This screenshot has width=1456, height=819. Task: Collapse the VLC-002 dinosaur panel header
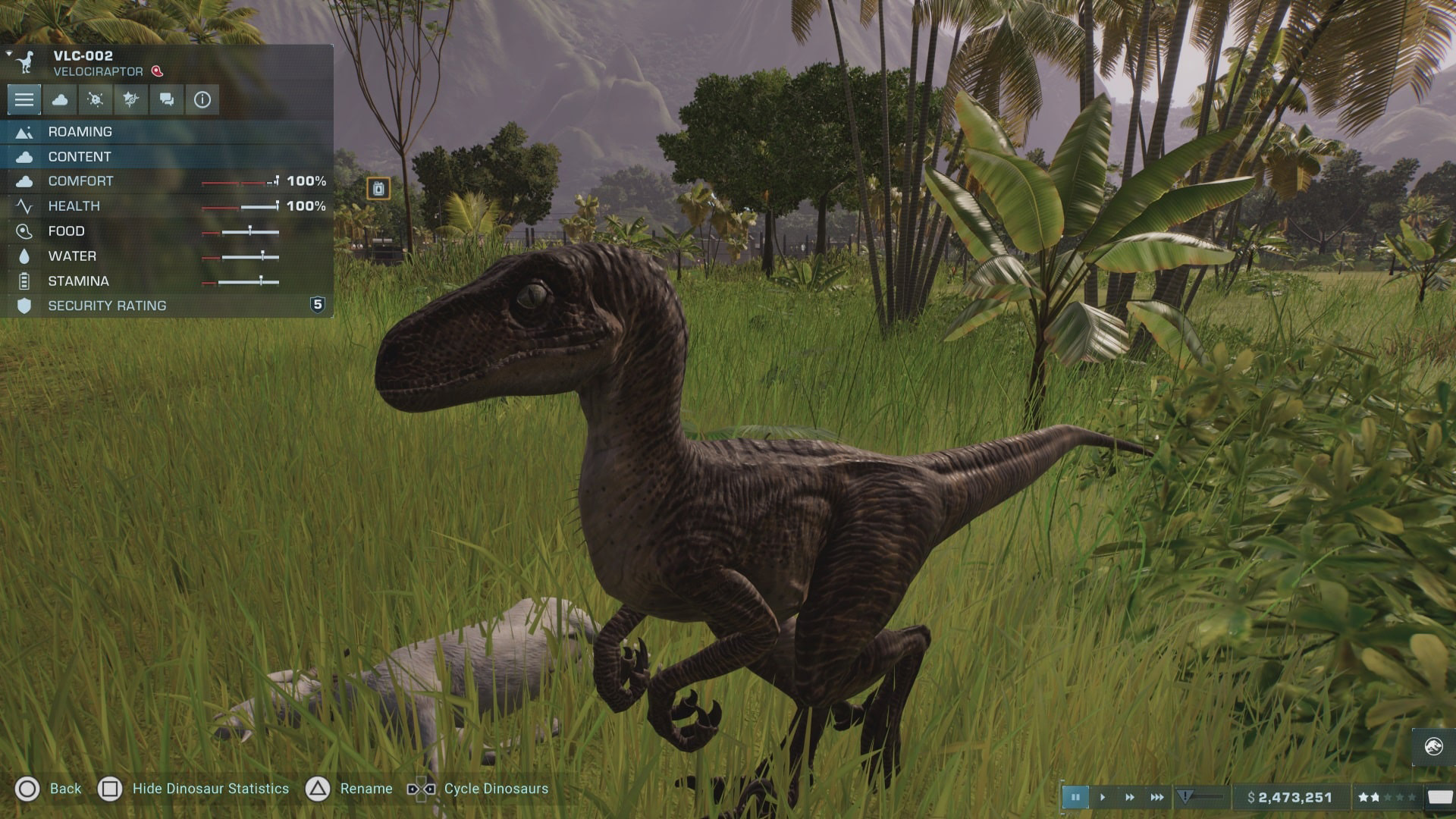pos(9,54)
